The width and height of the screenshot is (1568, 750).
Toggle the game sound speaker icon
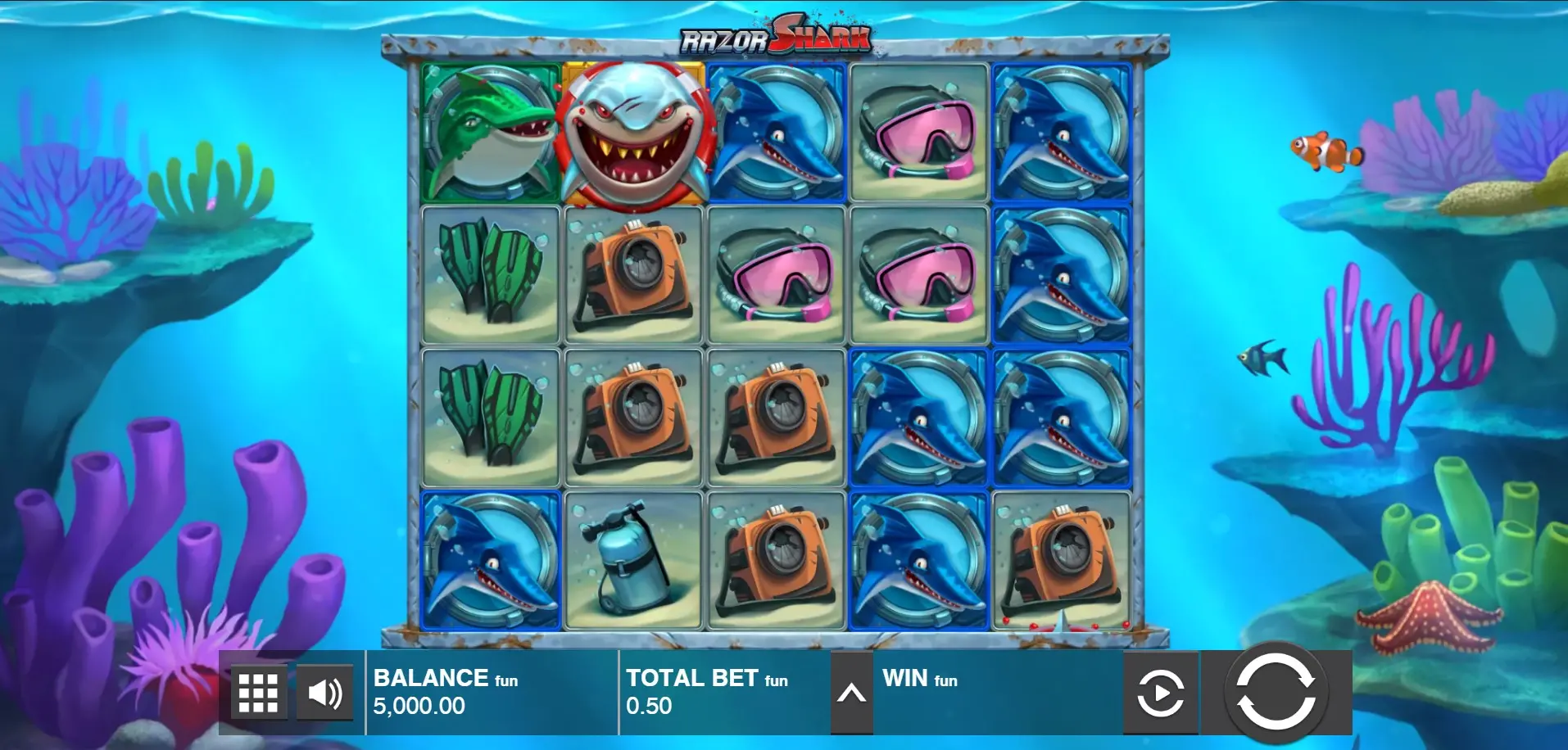pyautogui.click(x=324, y=694)
